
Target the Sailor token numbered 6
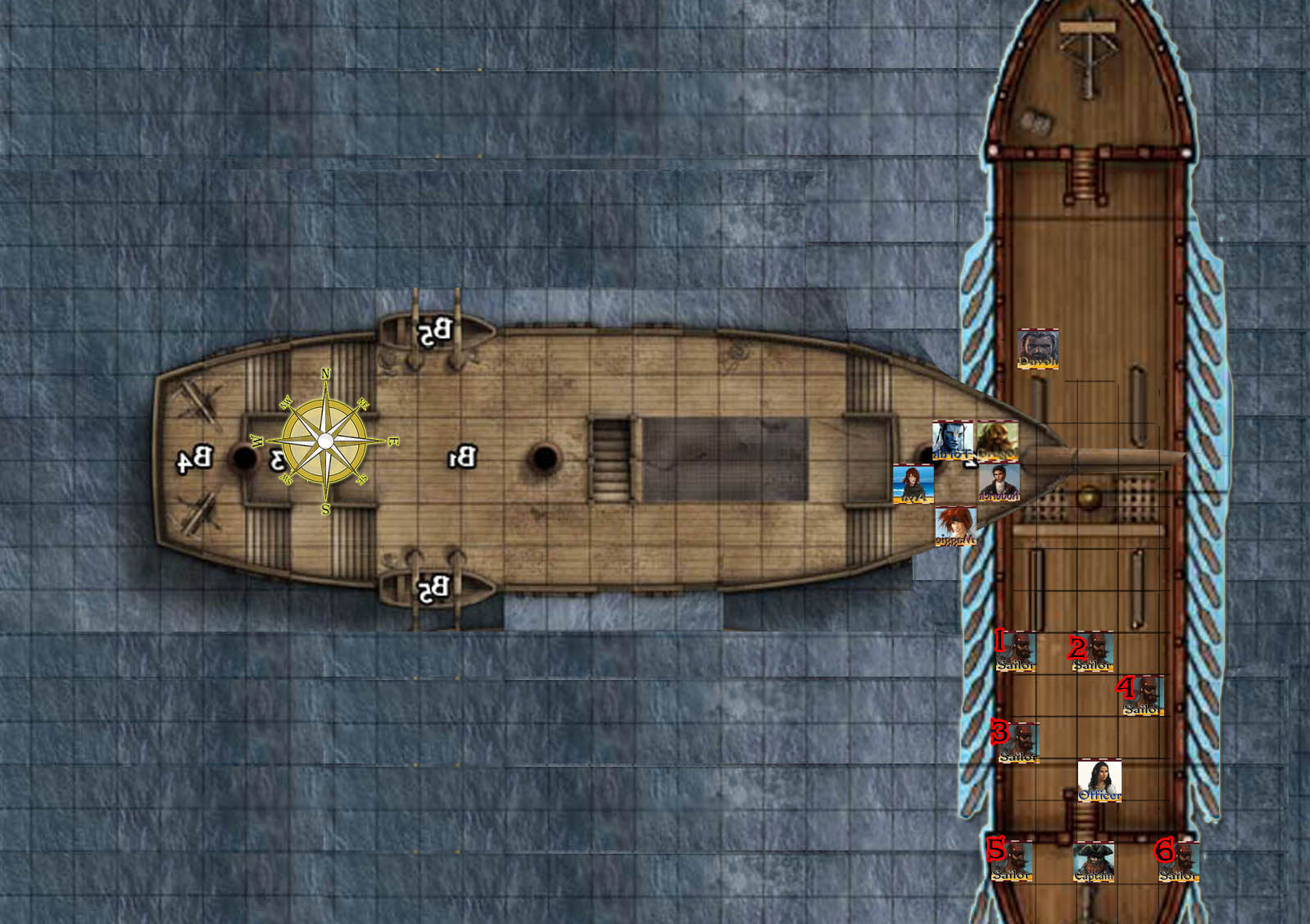point(1179,862)
